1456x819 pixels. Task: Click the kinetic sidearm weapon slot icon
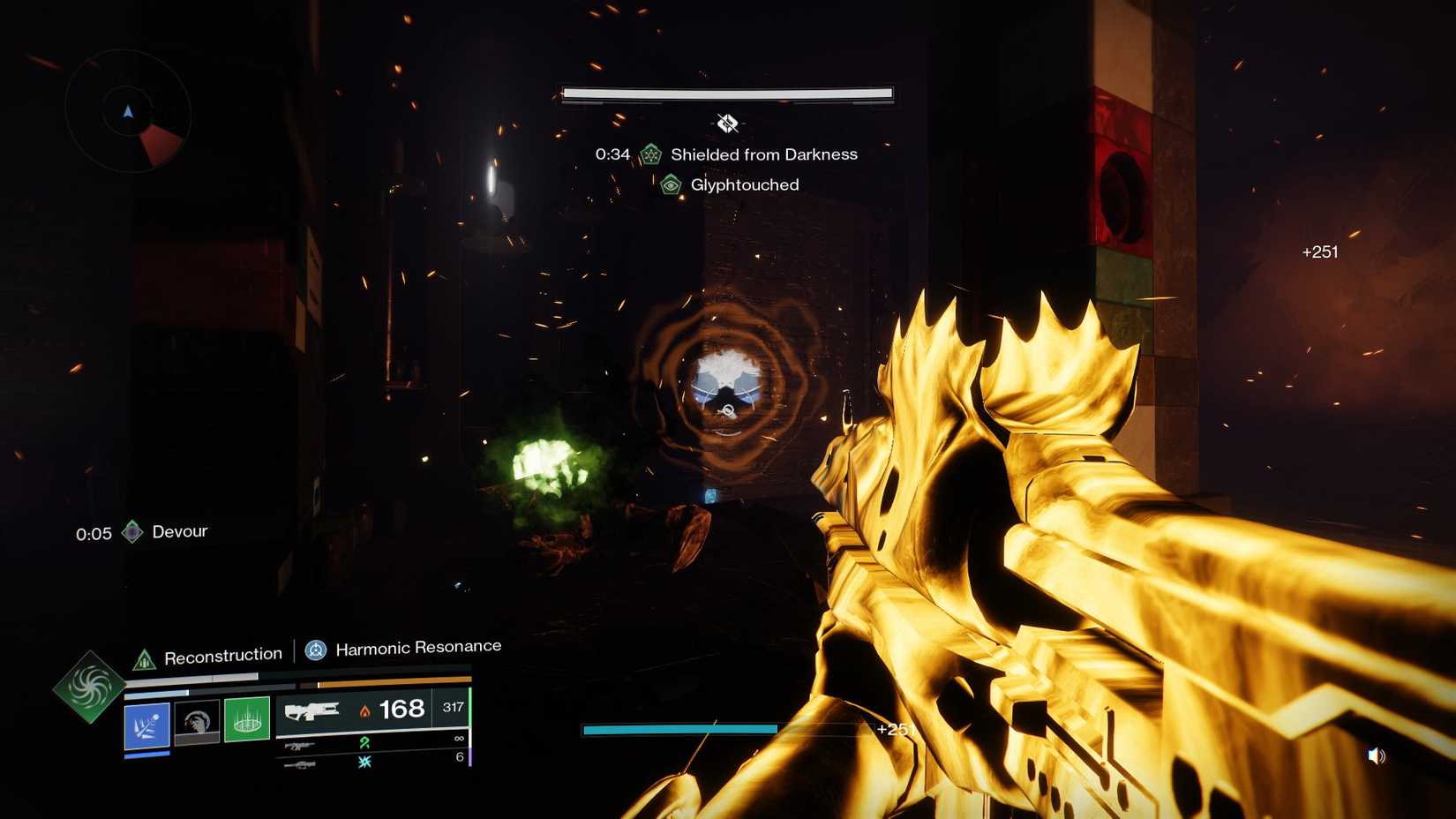(x=297, y=746)
